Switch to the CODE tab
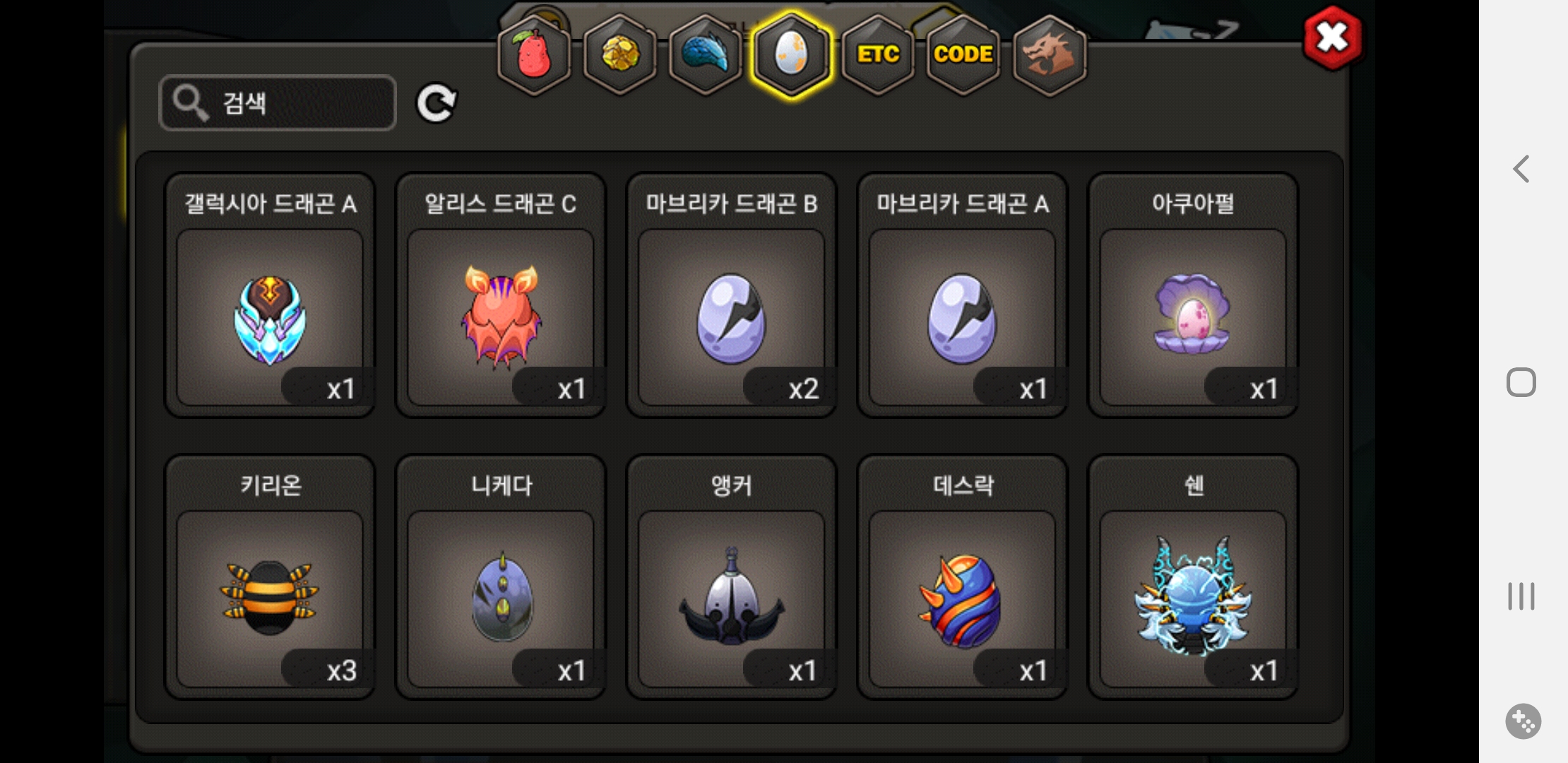The image size is (1568, 763). pos(963,54)
